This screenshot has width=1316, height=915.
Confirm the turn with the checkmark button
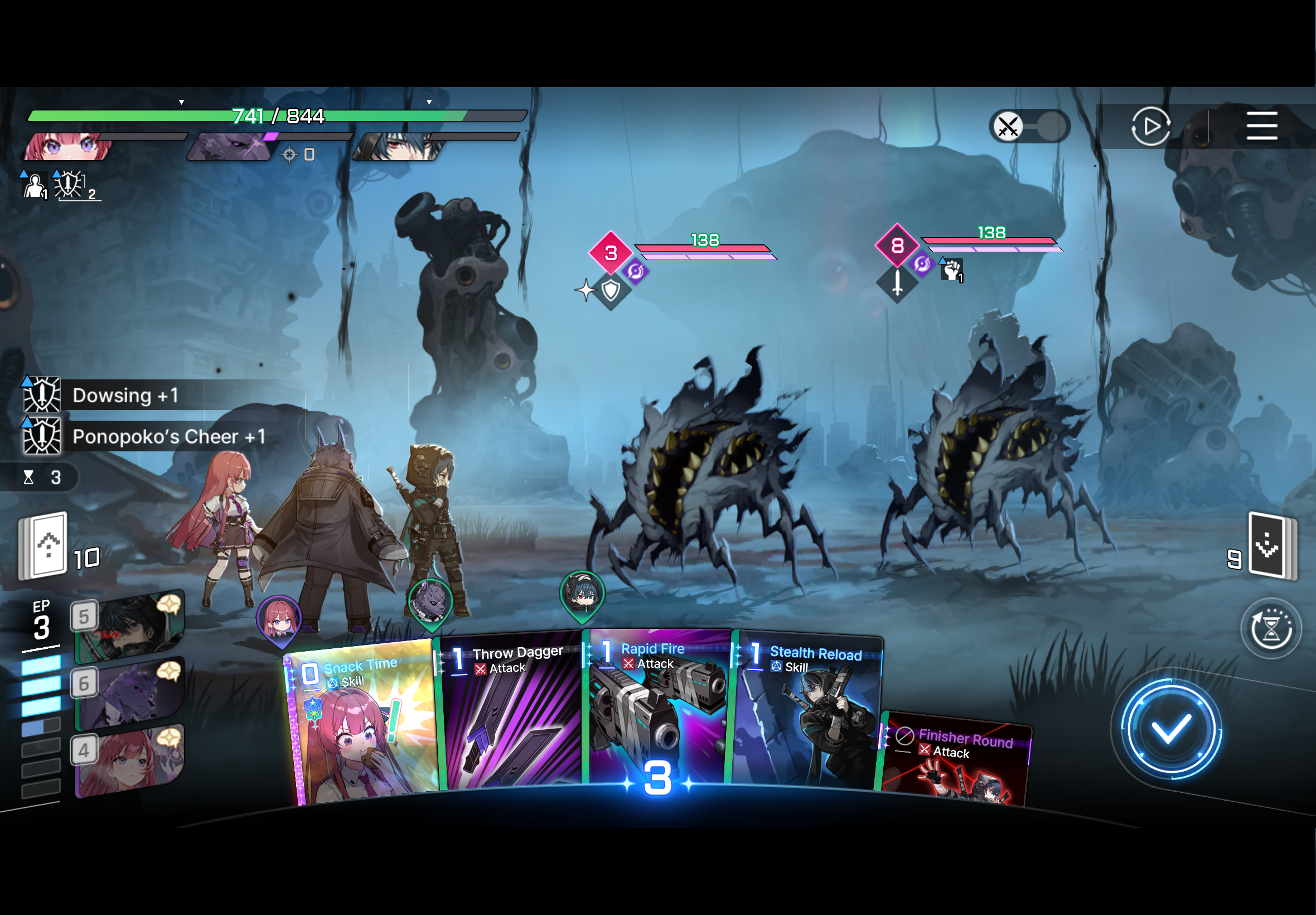(x=1170, y=729)
